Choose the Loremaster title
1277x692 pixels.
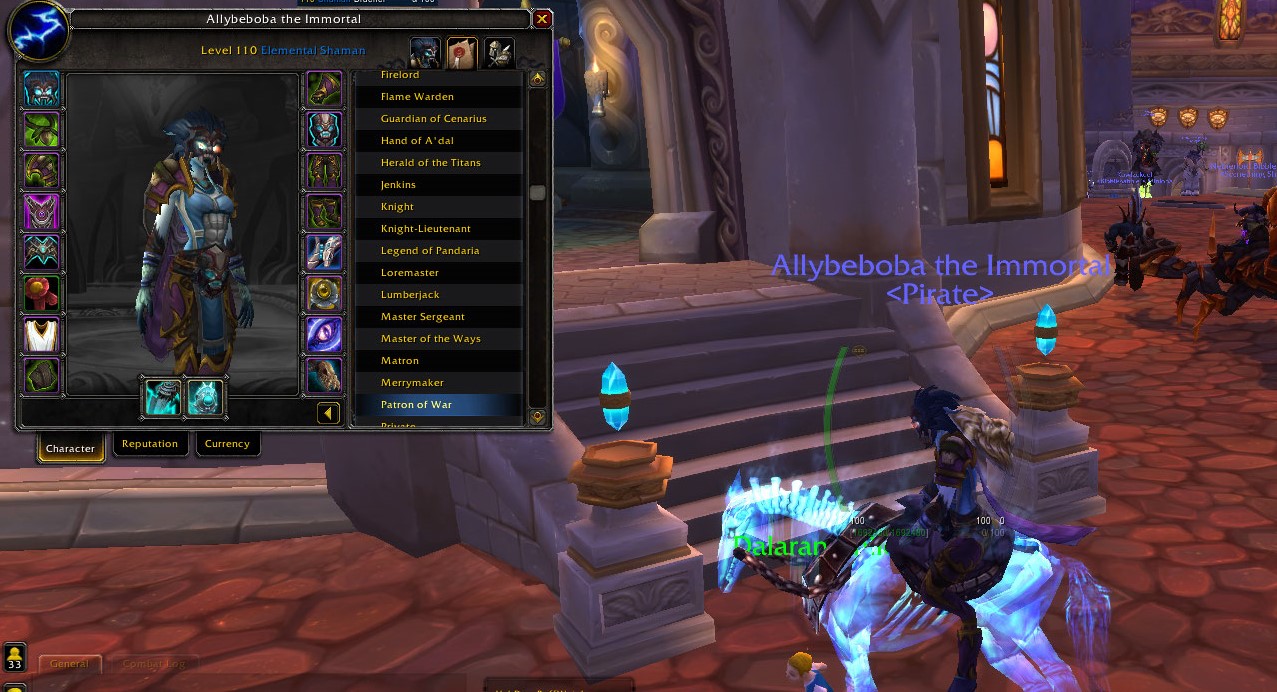(410, 273)
